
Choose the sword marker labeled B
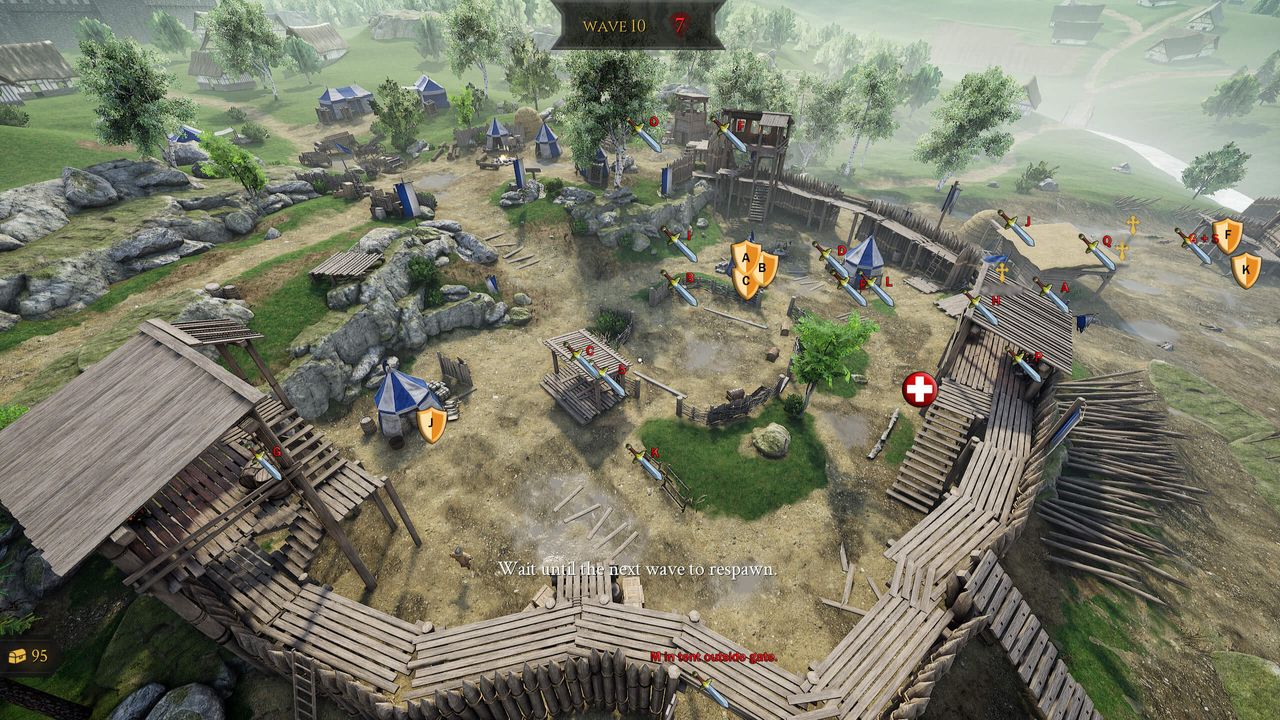coord(678,288)
